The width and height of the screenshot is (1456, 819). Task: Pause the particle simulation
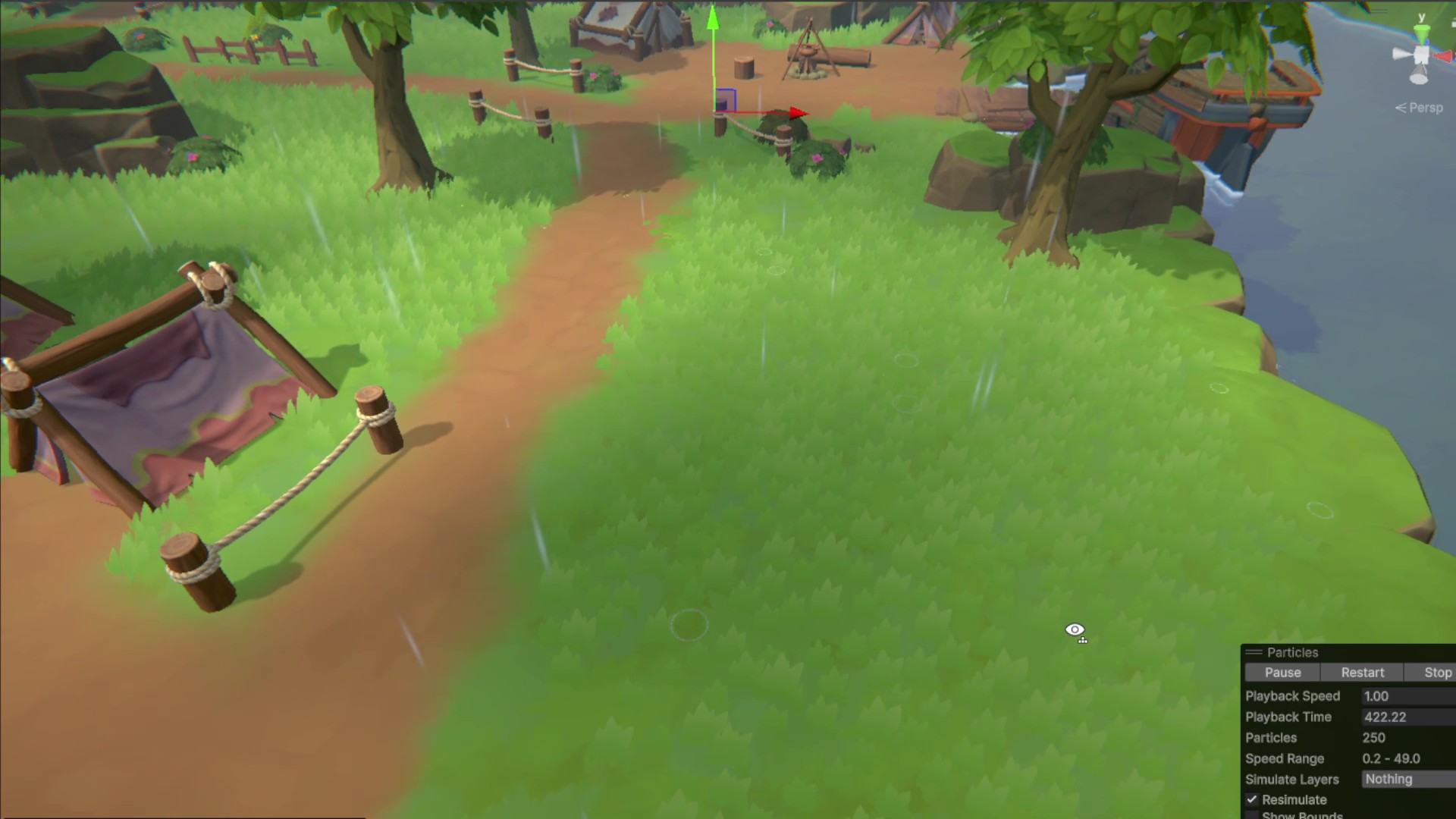(1282, 673)
